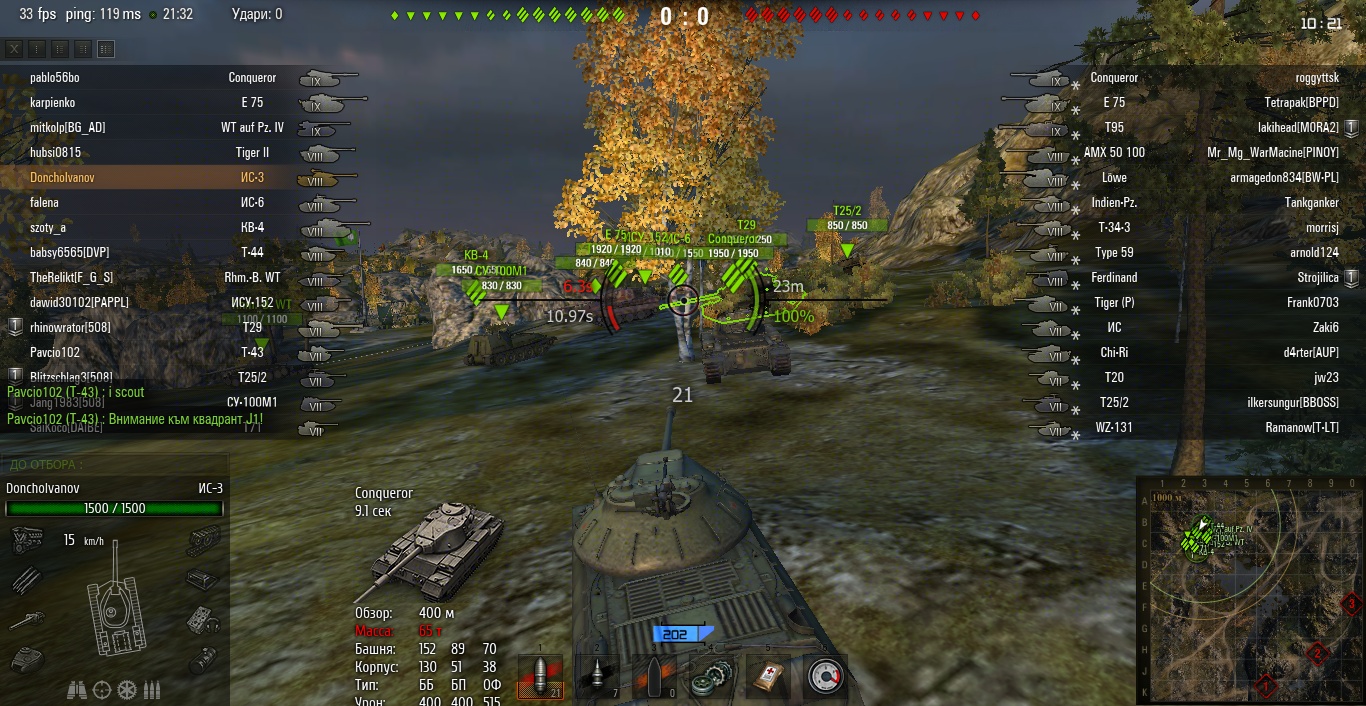The height and width of the screenshot is (706, 1366).
Task: Select the armor-piercing shell with 21 rounds
Action: pyautogui.click(x=541, y=677)
